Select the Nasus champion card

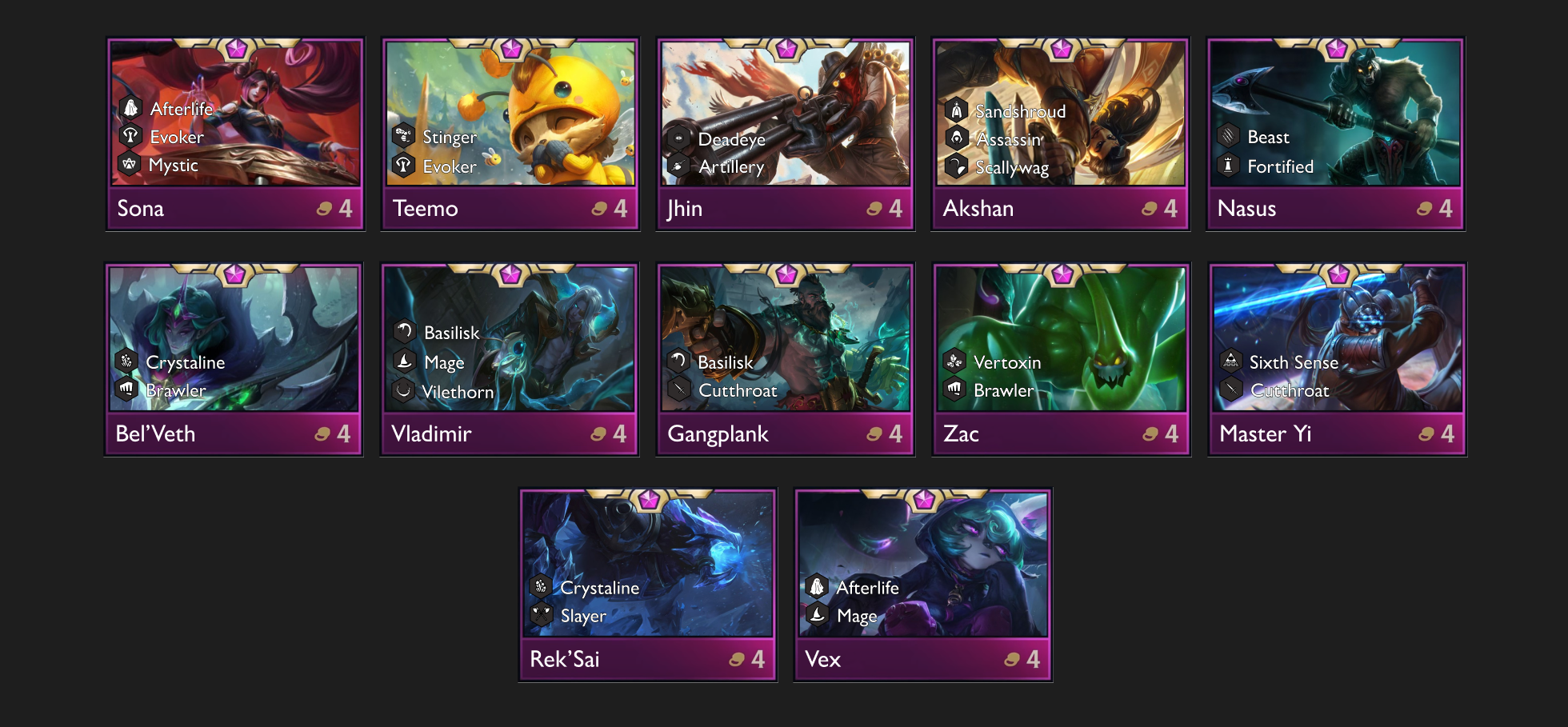click(1336, 134)
